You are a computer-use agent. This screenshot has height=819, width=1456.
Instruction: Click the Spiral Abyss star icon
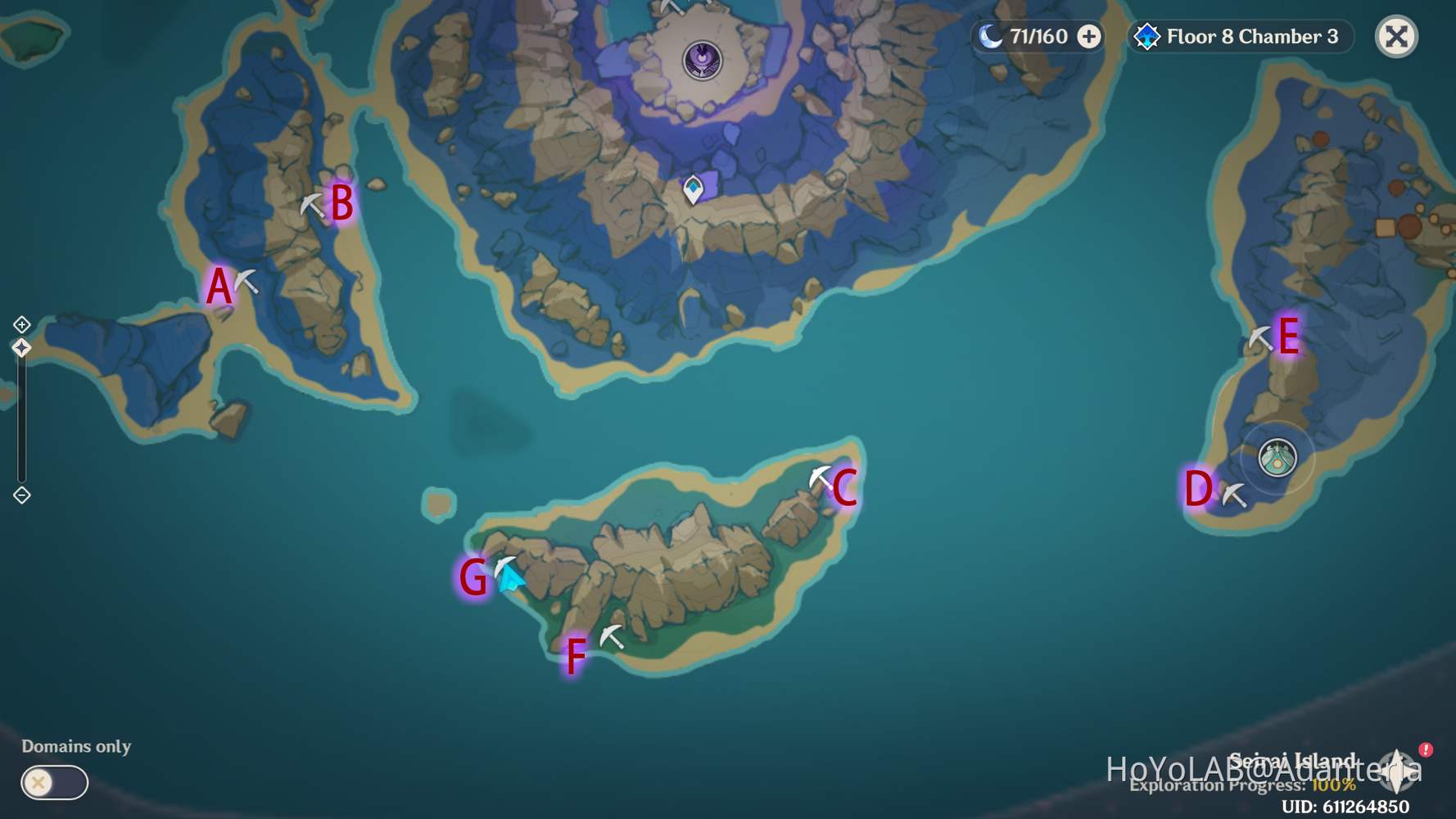coord(1148,36)
